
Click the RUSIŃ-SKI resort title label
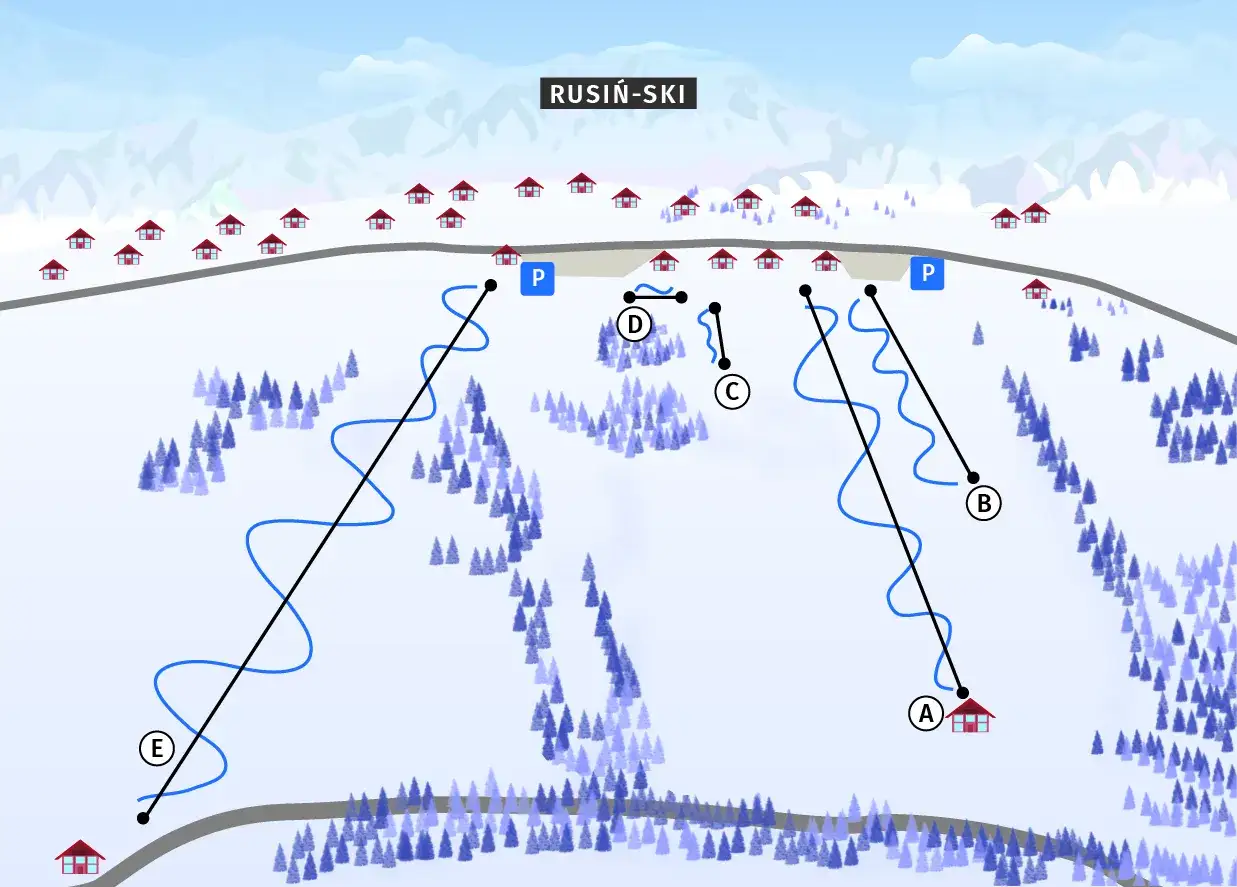point(618,94)
